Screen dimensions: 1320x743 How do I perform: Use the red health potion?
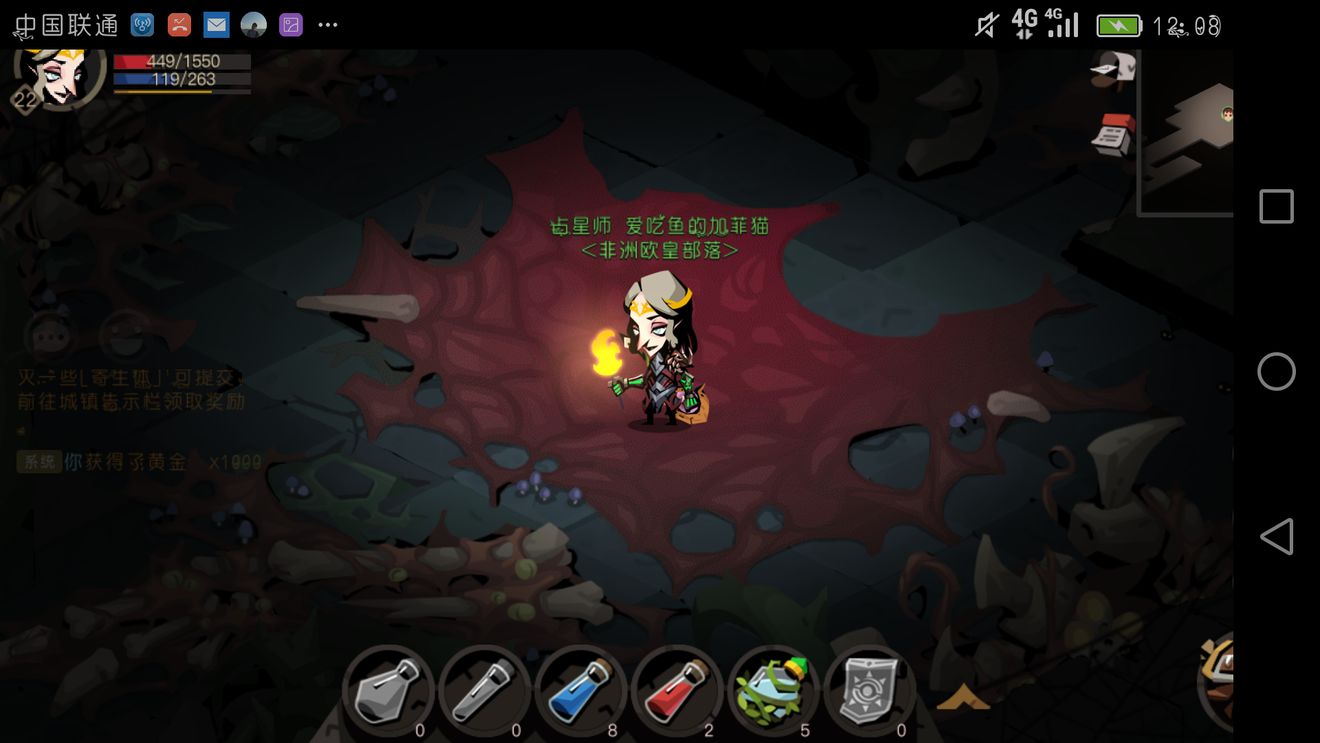pyautogui.click(x=677, y=690)
